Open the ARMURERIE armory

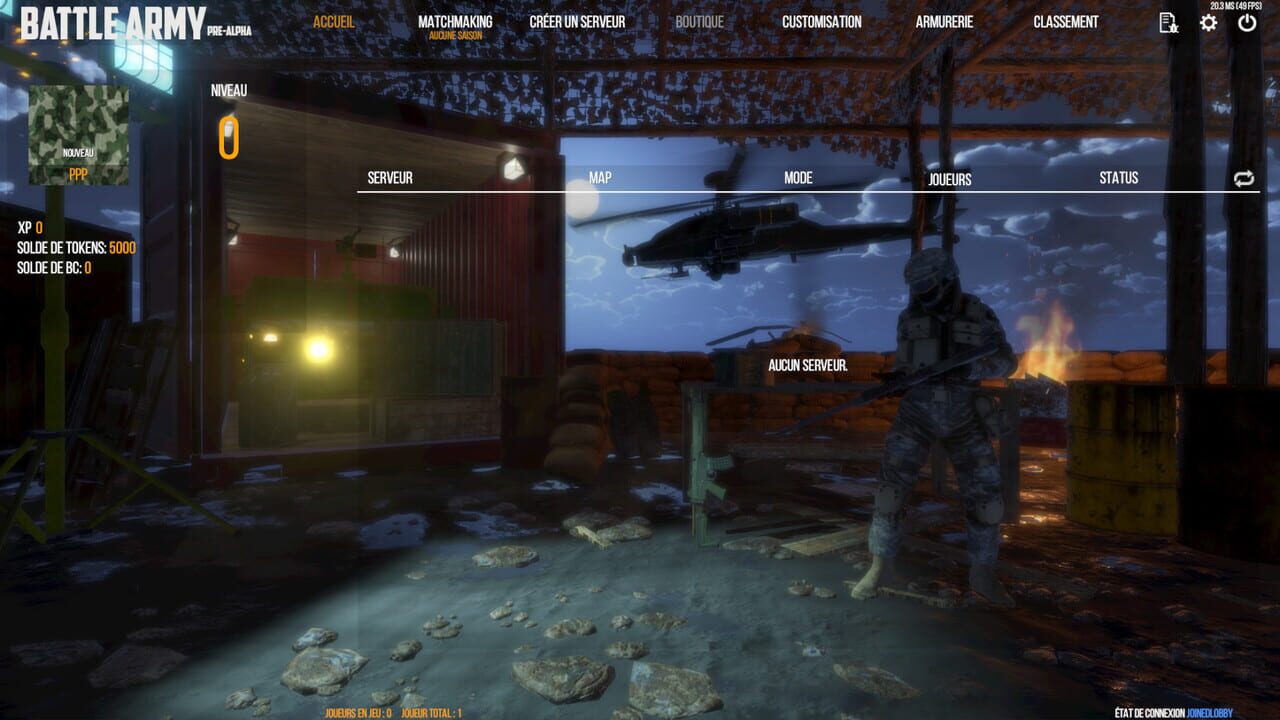coord(944,20)
